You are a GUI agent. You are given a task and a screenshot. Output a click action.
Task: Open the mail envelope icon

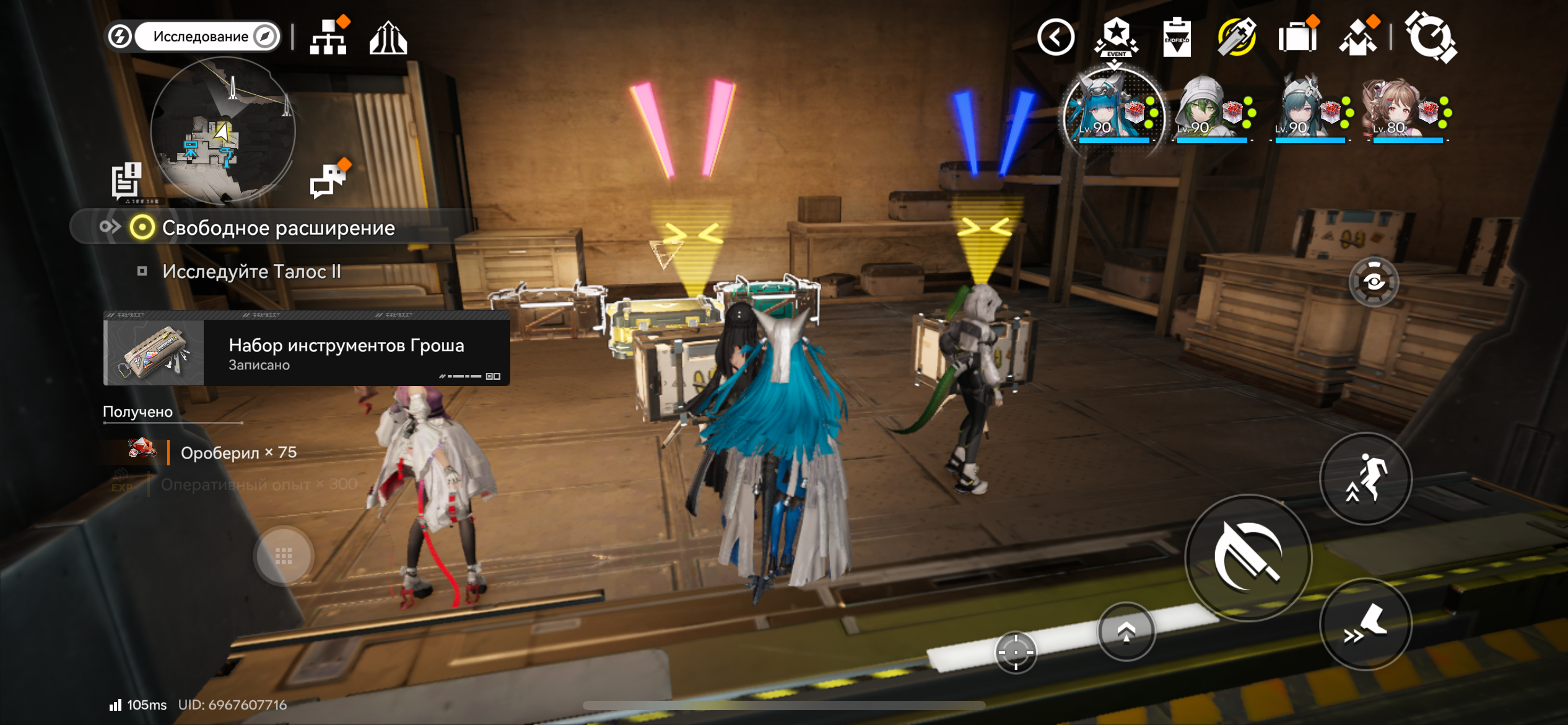(1358, 37)
